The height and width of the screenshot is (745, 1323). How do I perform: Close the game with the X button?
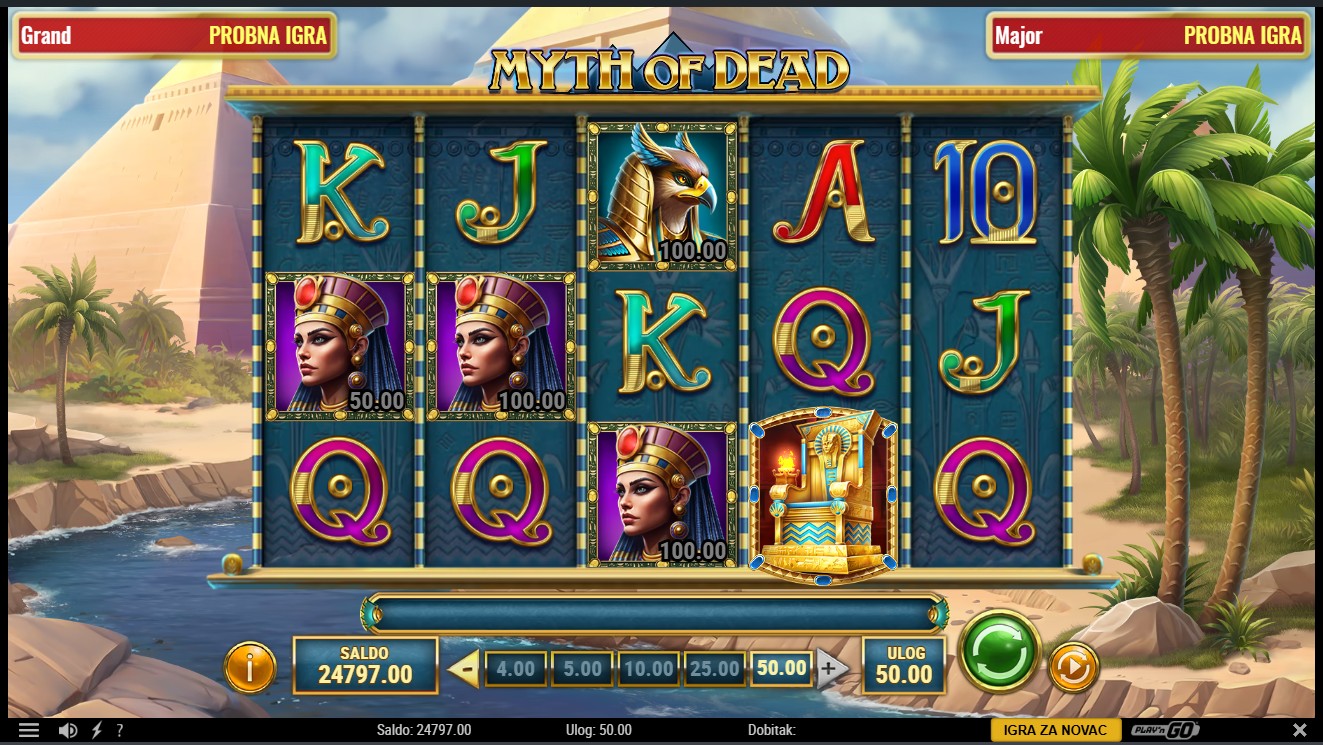pyautogui.click(x=1300, y=730)
